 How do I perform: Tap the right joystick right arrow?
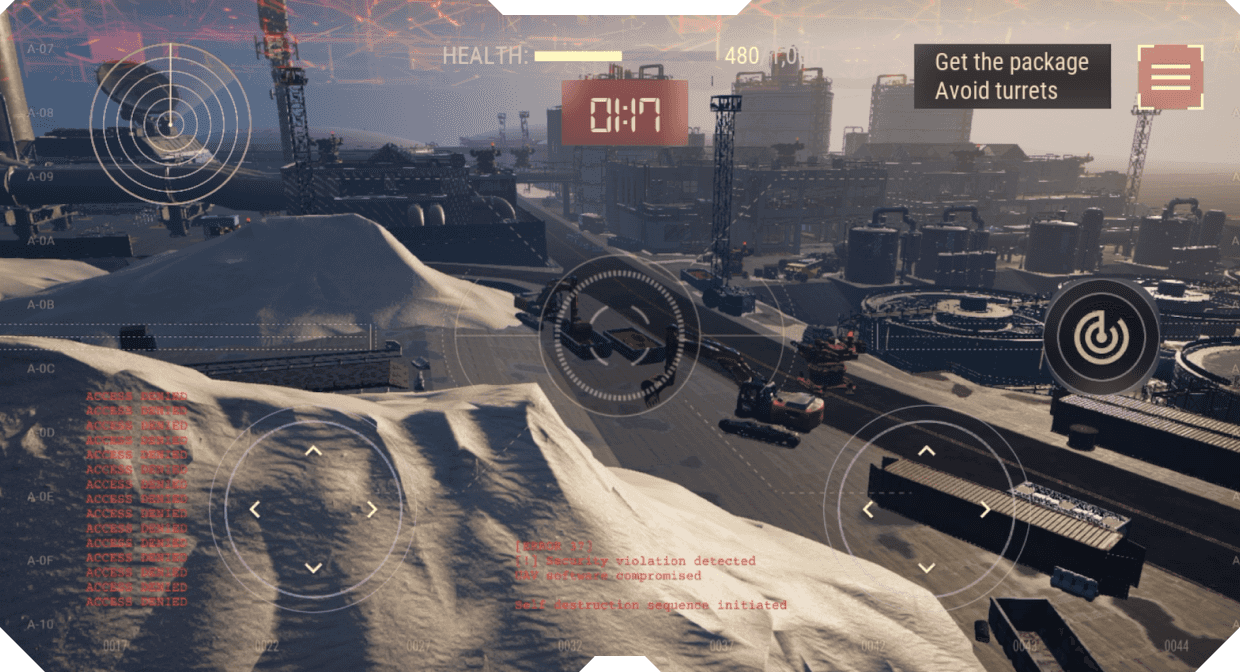984,510
